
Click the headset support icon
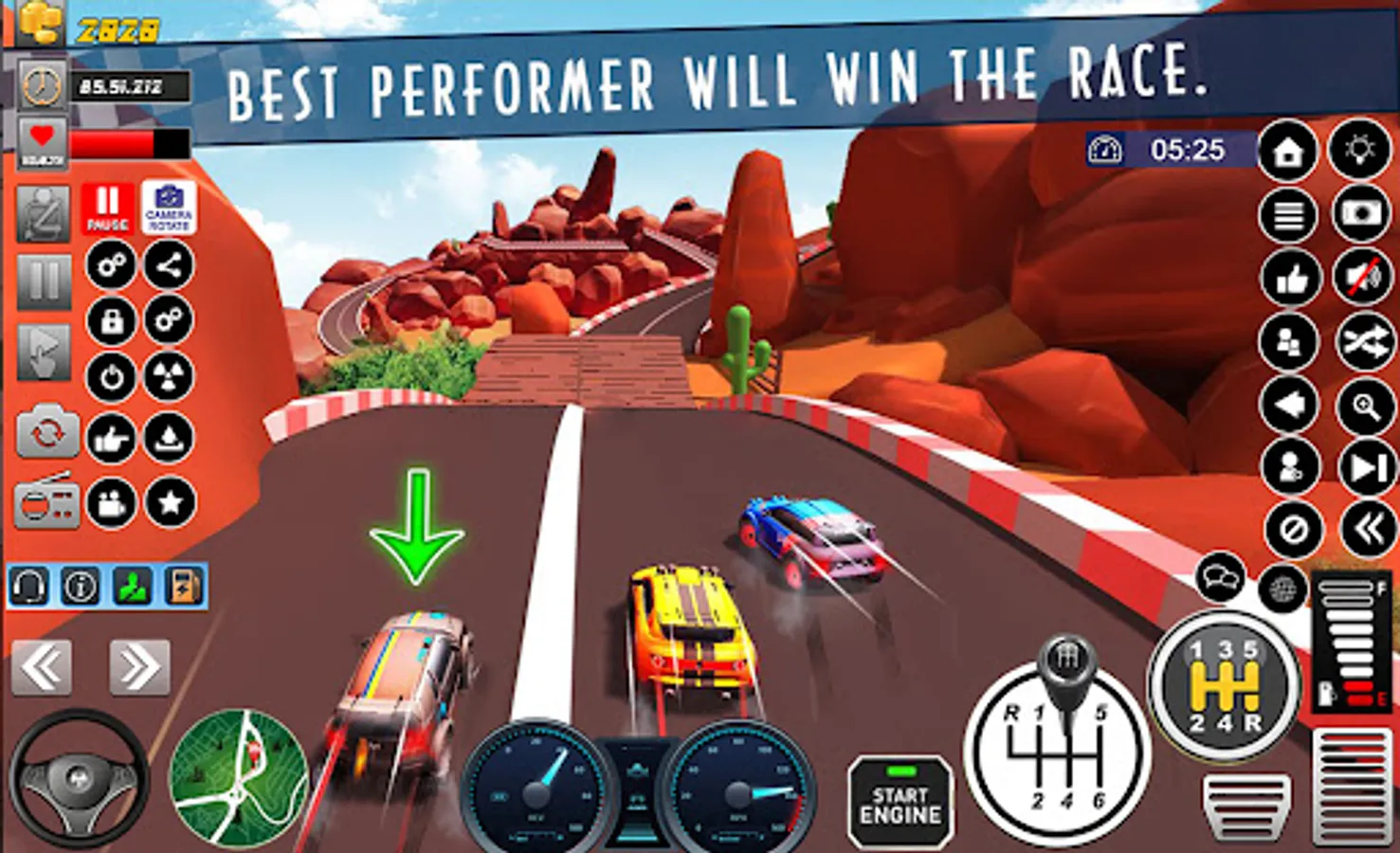(28, 588)
